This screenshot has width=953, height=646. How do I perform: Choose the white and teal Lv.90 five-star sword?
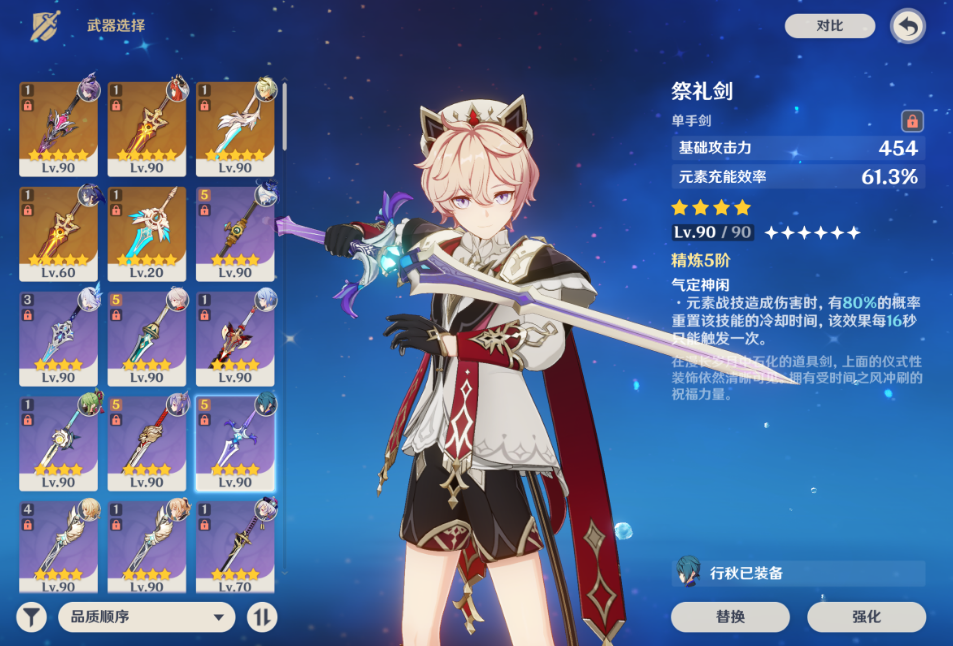click(x=235, y=128)
